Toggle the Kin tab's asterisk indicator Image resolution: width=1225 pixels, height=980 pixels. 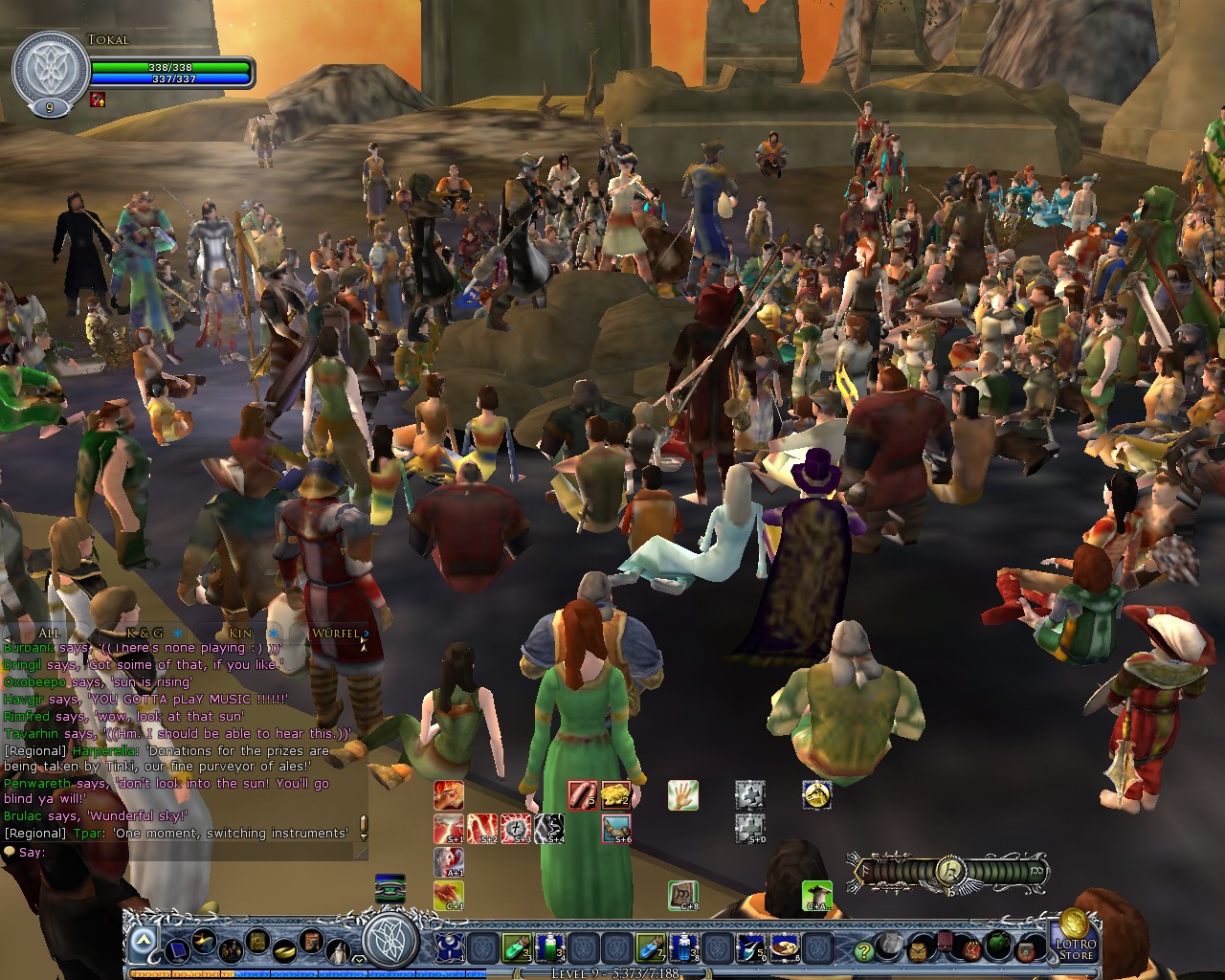click(273, 634)
